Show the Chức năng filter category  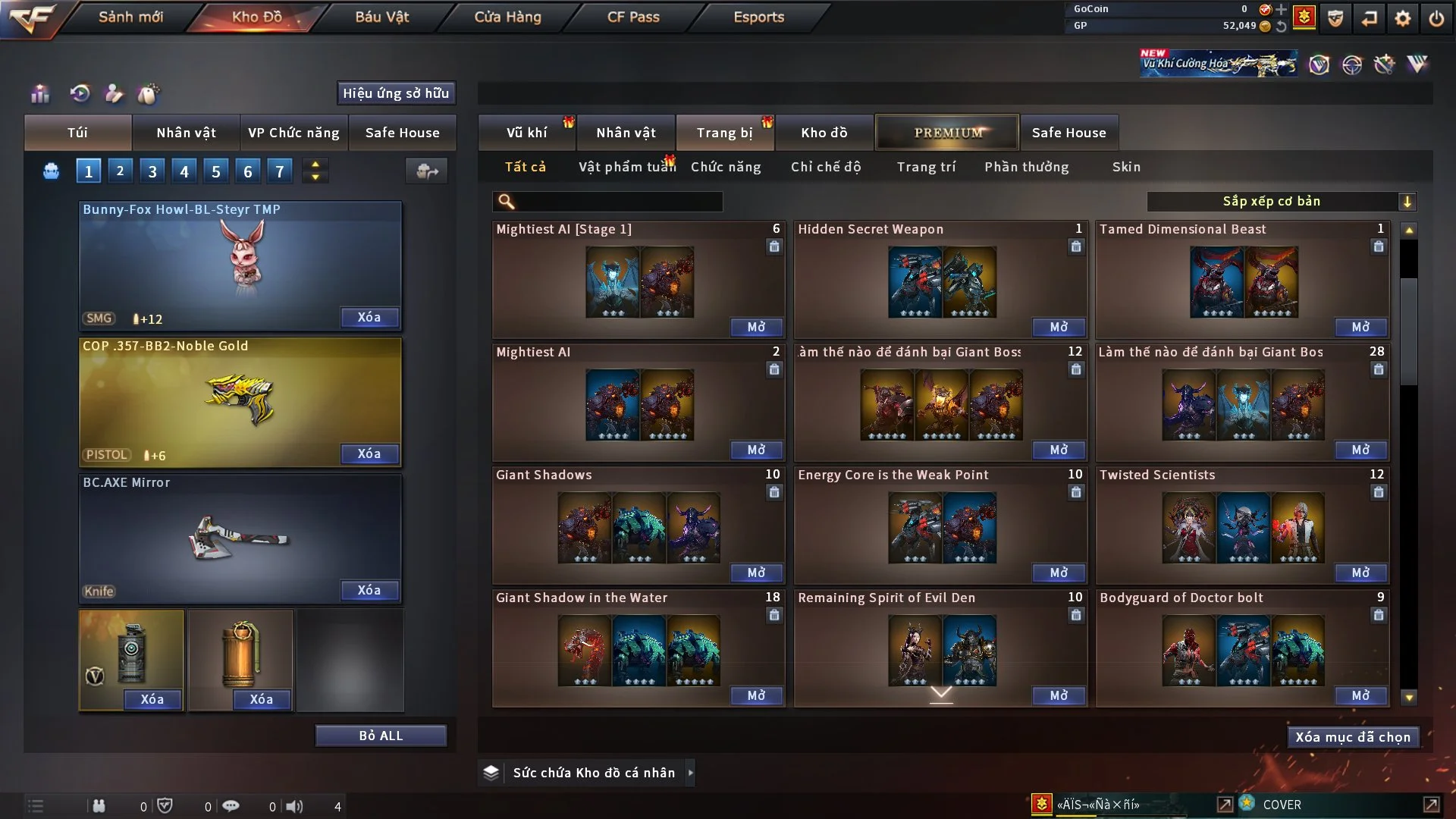click(x=726, y=167)
